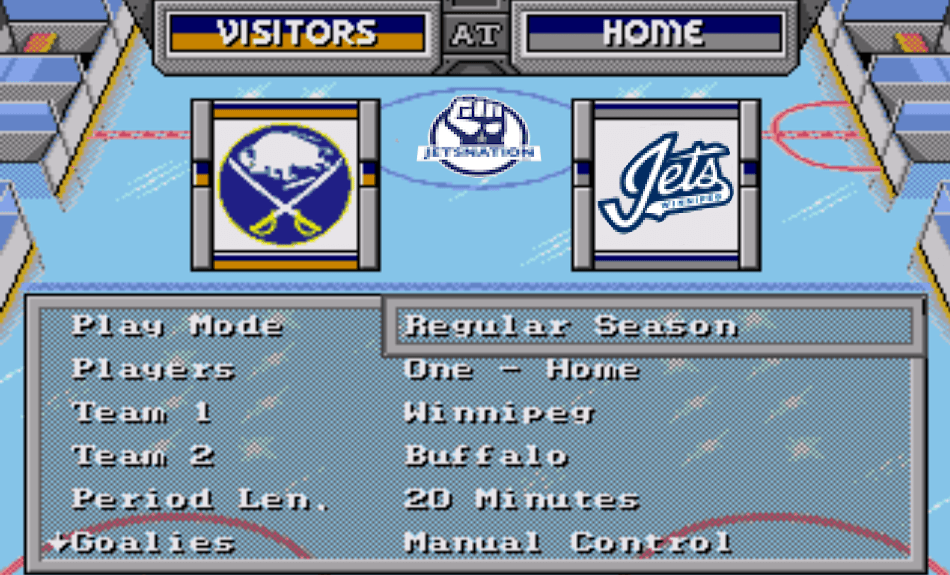Image resolution: width=950 pixels, height=575 pixels.
Task: Select the Play Mode menu row
Action: [177, 326]
